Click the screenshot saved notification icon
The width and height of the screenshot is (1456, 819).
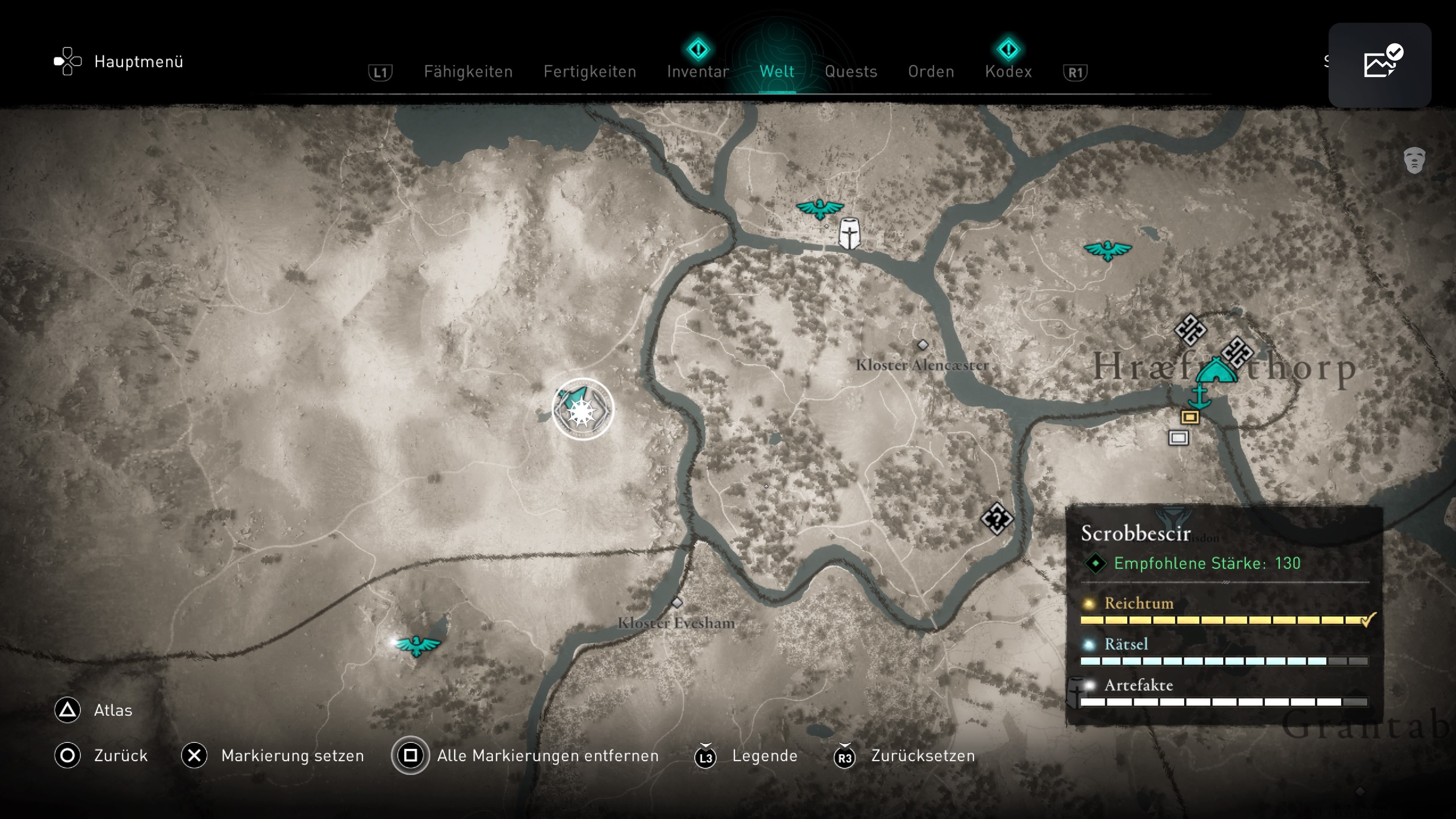(1379, 64)
